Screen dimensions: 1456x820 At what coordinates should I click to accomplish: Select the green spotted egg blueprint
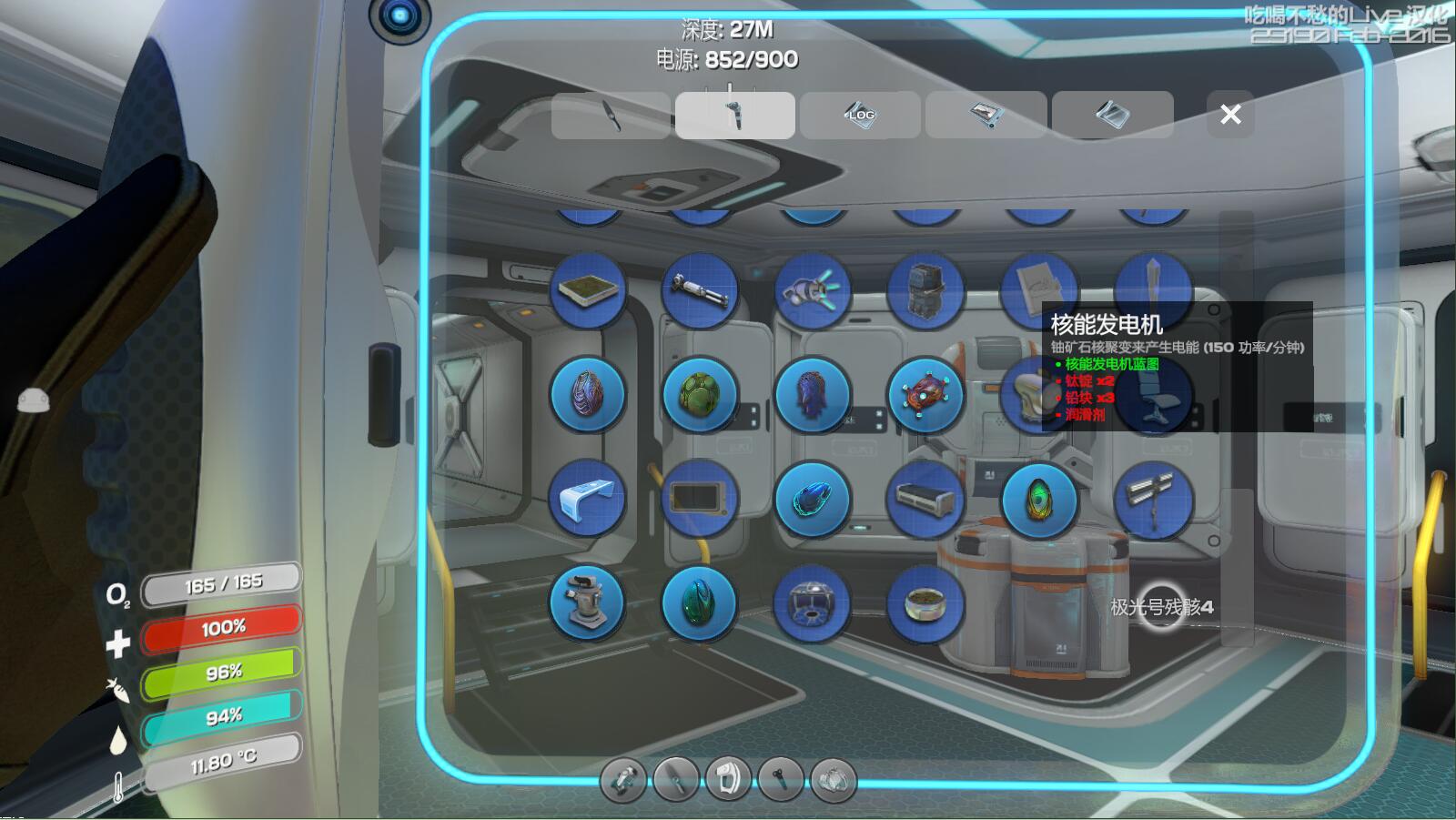[x=700, y=395]
